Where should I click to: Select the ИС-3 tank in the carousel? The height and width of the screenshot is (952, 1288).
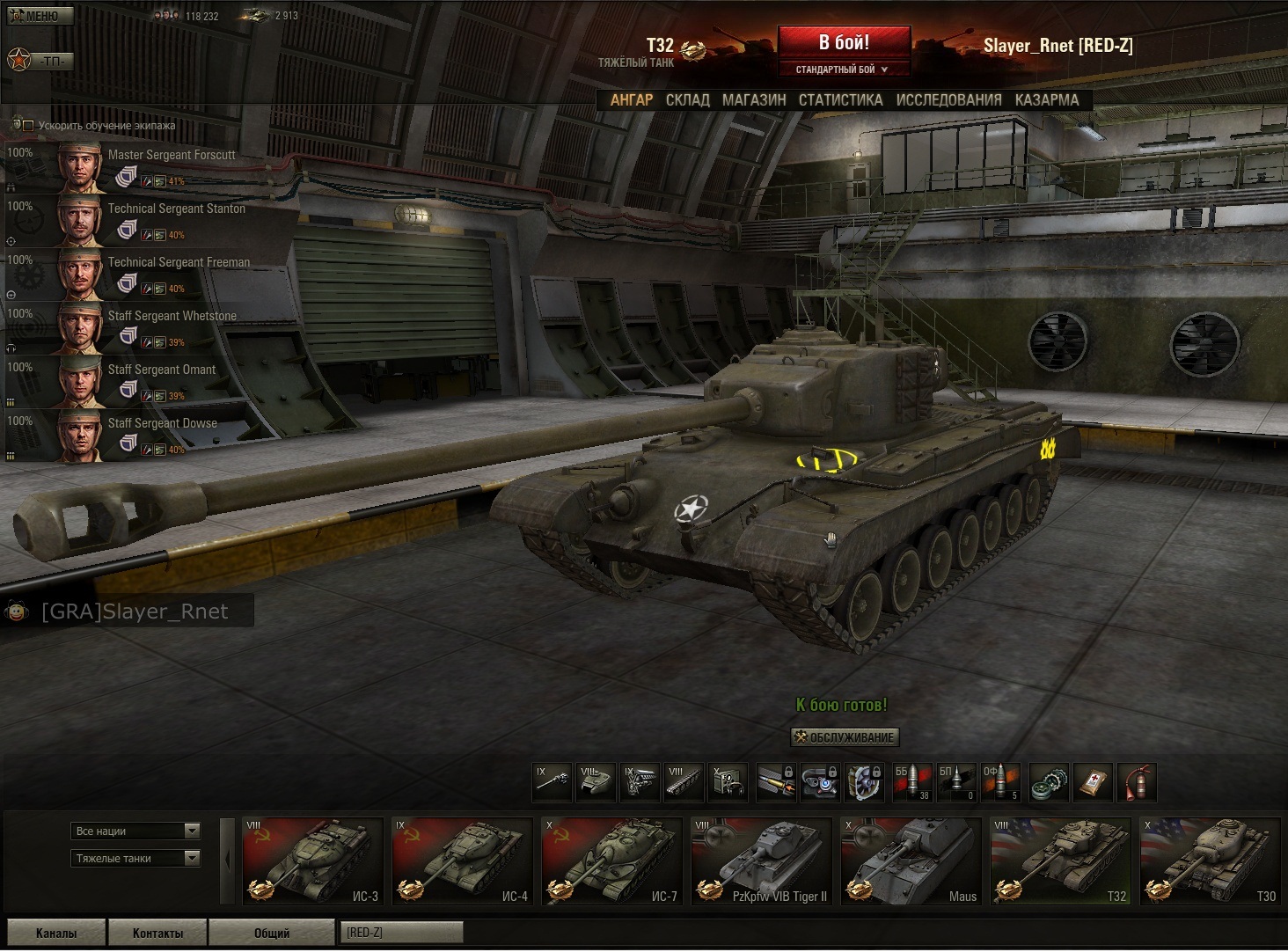click(x=313, y=861)
